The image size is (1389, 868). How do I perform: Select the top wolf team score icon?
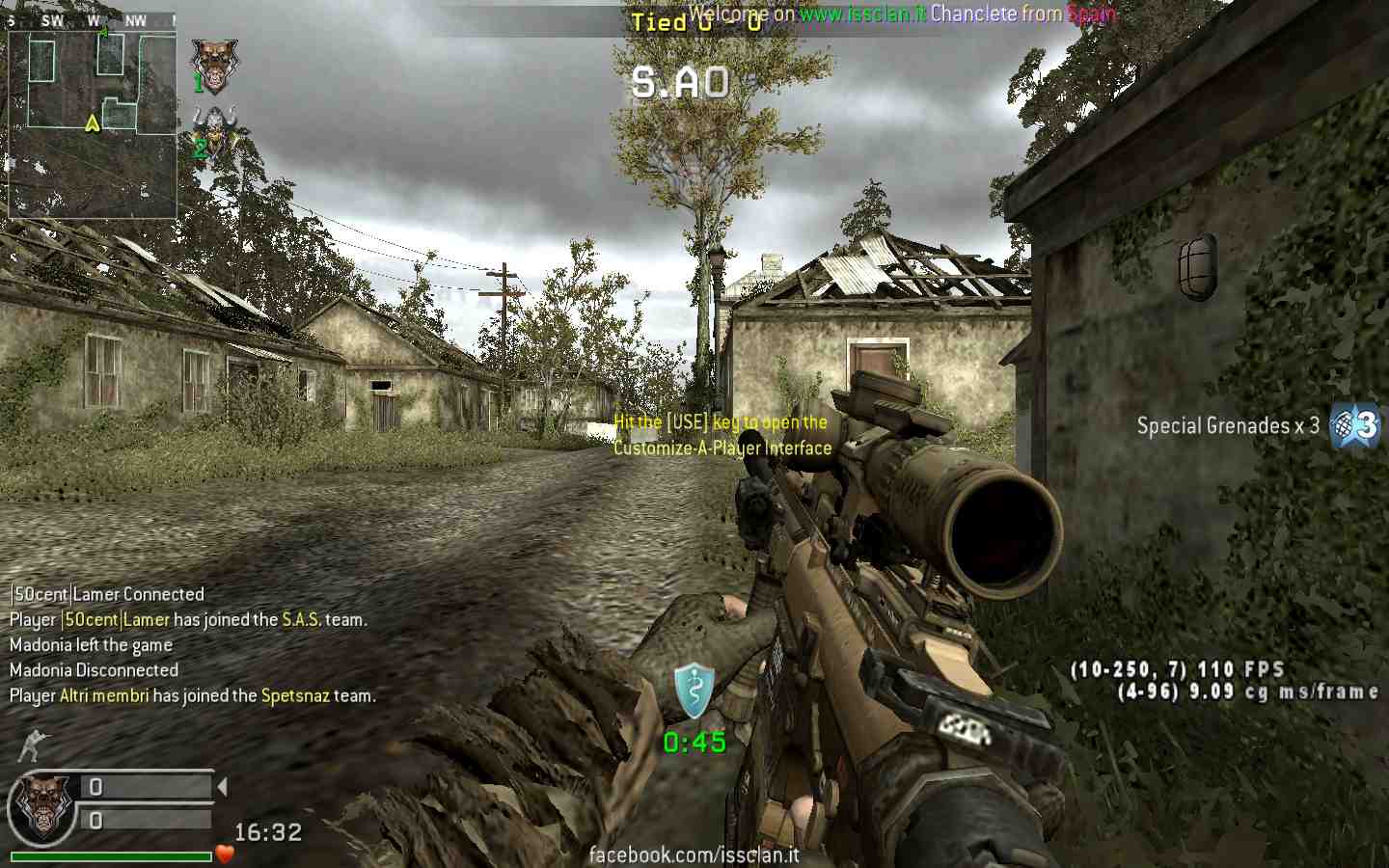[214, 66]
